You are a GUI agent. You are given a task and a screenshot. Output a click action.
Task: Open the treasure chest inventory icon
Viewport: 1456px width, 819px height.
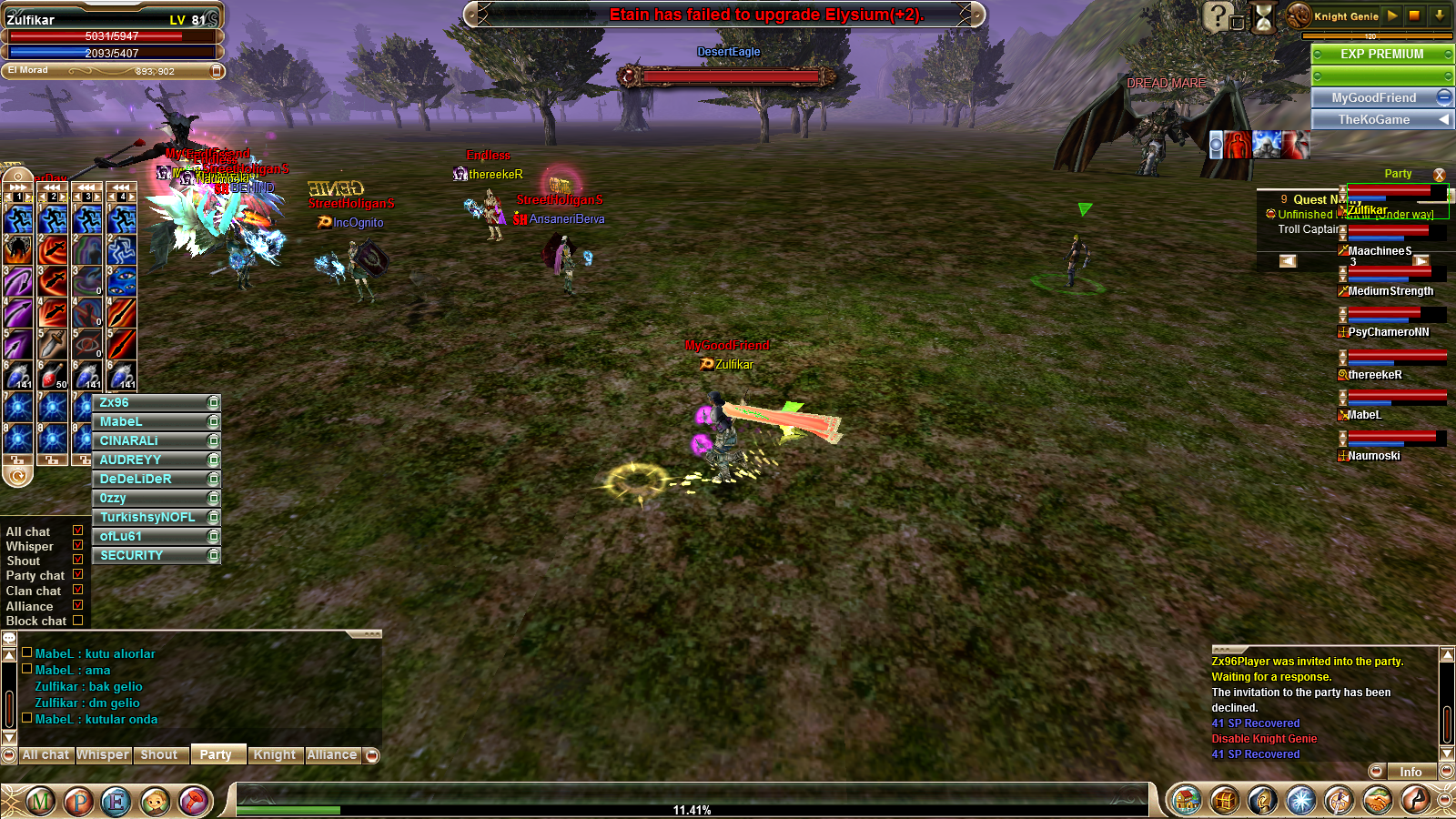pos(1224,801)
